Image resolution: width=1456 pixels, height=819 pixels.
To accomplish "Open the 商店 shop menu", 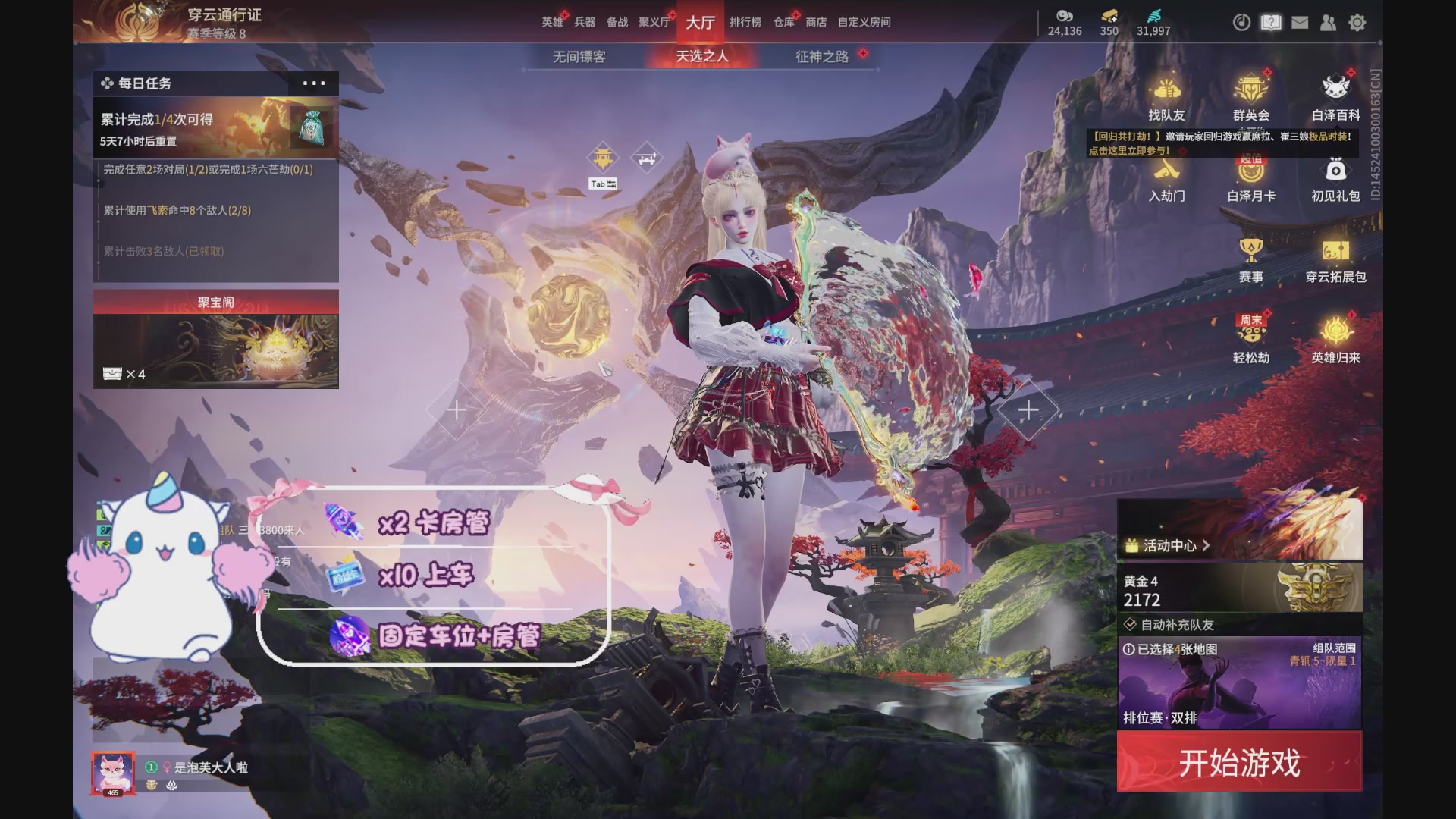I will pyautogui.click(x=815, y=23).
